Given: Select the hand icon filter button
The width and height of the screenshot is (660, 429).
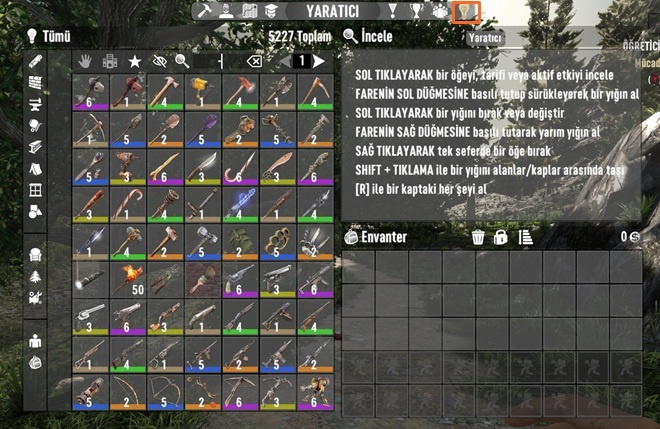Looking at the screenshot, I should (x=87, y=62).
